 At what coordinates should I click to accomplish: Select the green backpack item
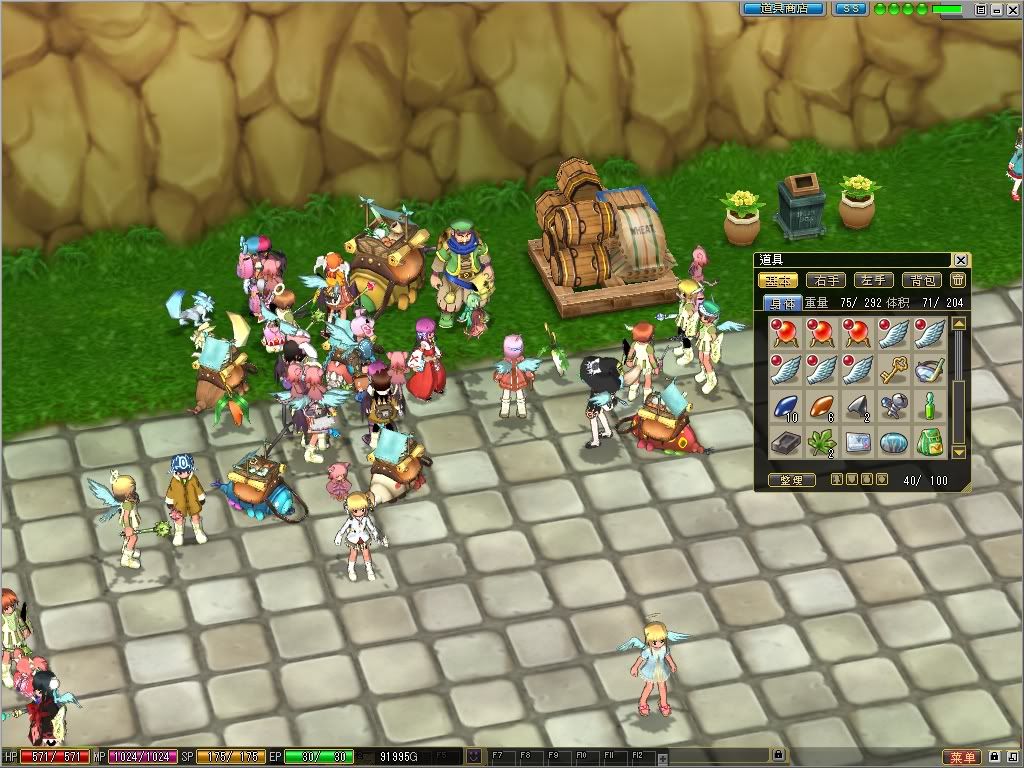(x=929, y=442)
